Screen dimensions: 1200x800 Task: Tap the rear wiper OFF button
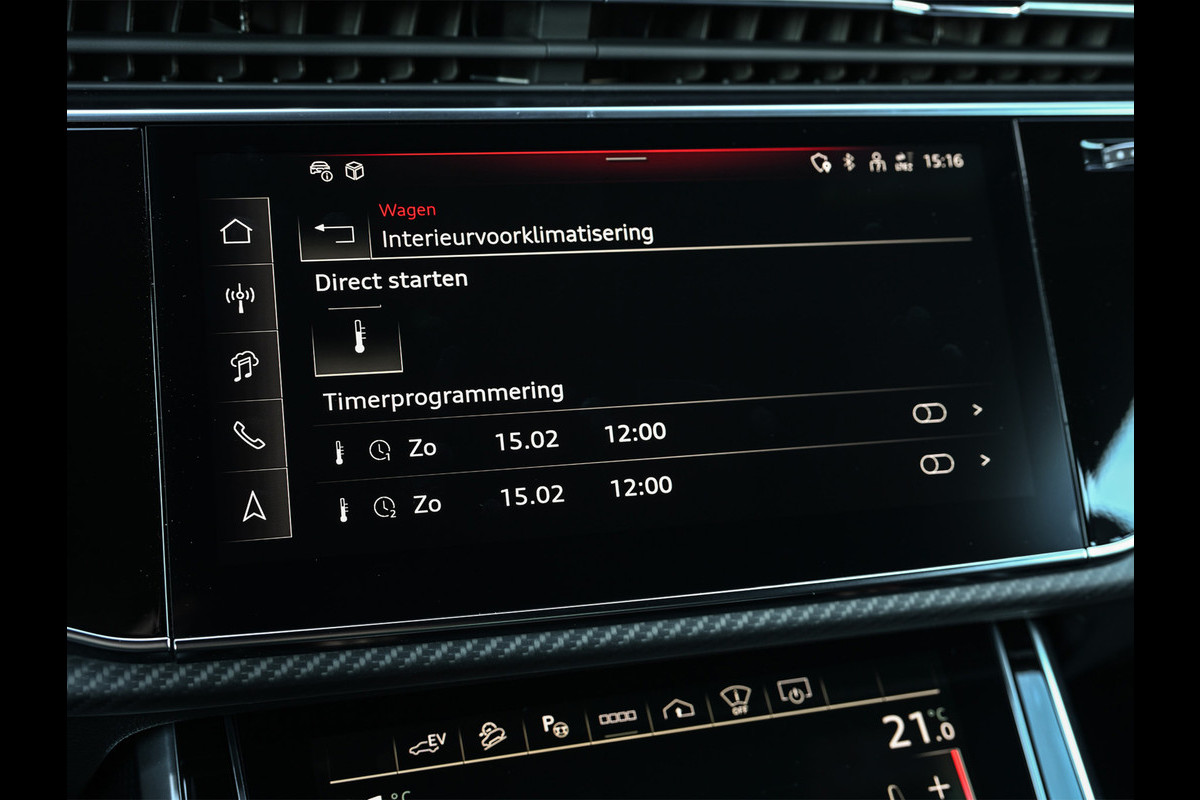click(x=737, y=699)
